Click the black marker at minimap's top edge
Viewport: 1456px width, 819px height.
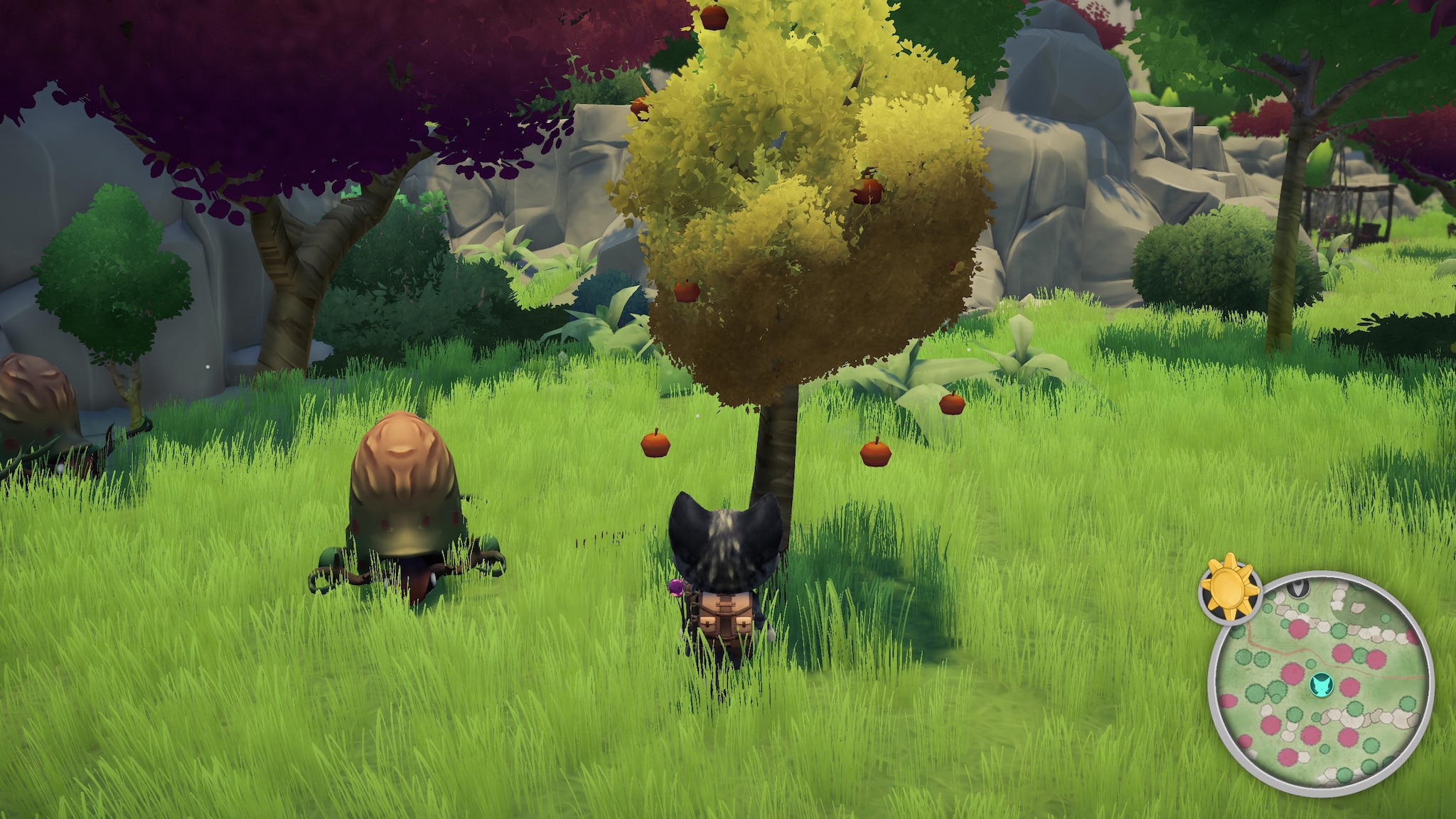(x=1298, y=587)
